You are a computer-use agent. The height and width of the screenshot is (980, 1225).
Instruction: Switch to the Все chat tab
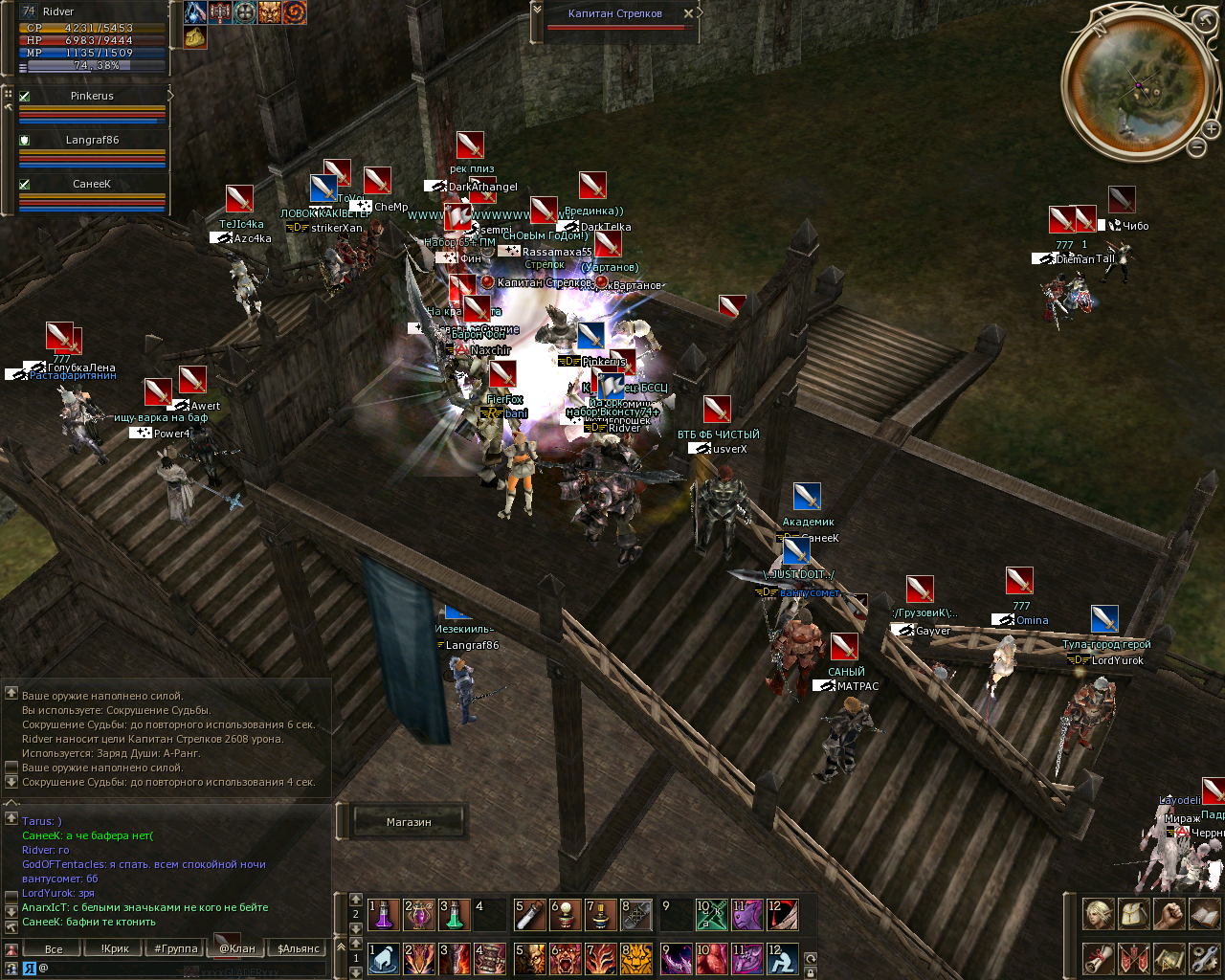click(54, 949)
